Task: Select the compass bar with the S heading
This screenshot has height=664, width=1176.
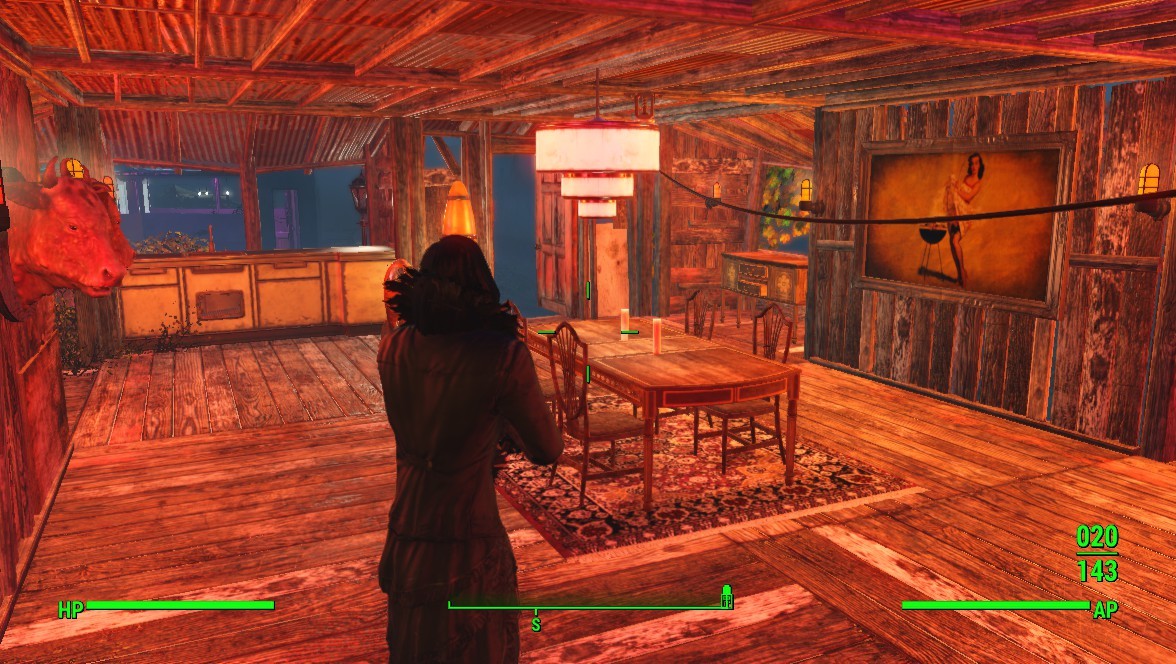Action: (x=590, y=607)
